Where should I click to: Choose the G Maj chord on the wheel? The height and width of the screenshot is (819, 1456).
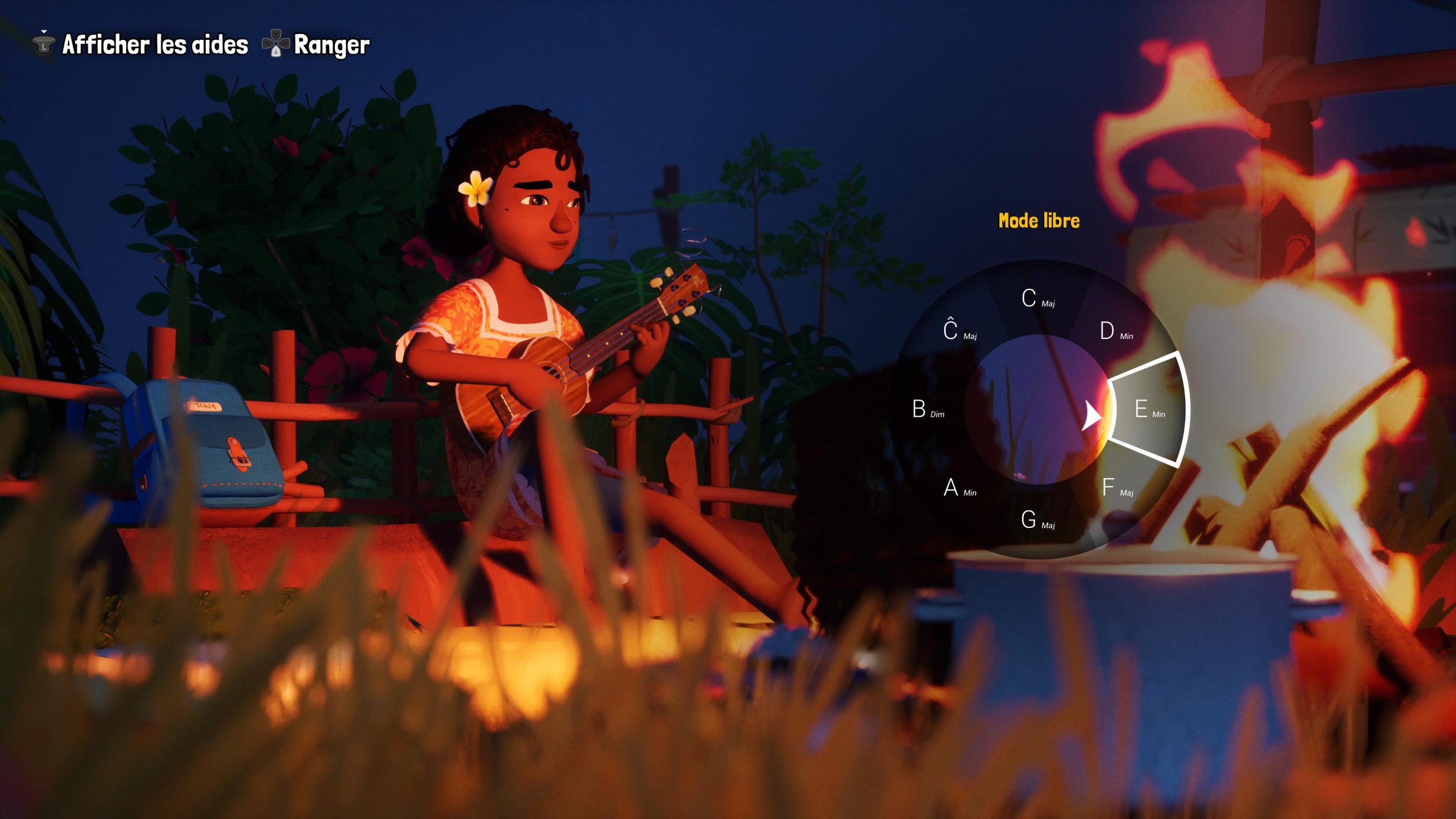1037,520
